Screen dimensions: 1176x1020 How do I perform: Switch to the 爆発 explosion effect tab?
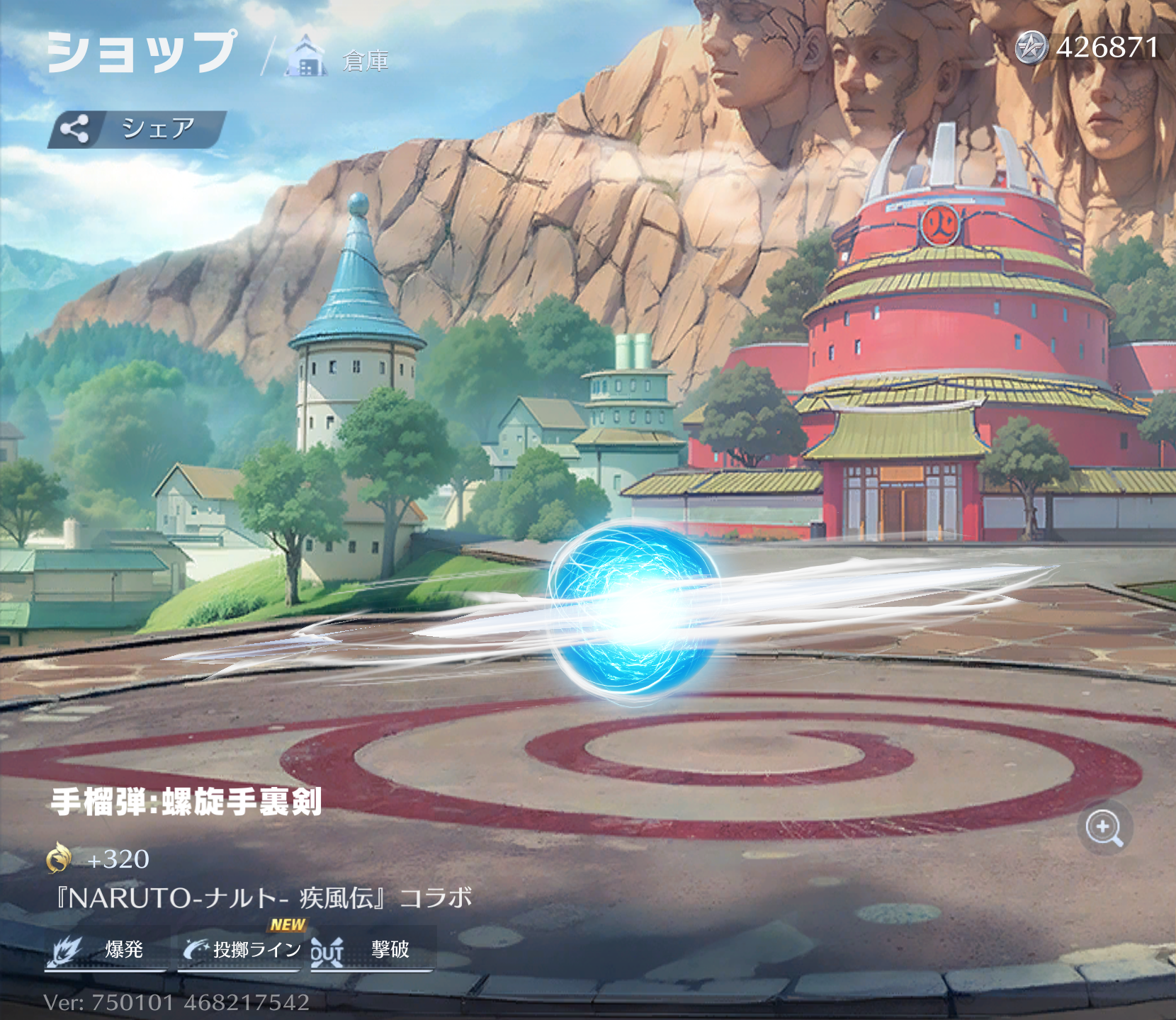(x=106, y=949)
